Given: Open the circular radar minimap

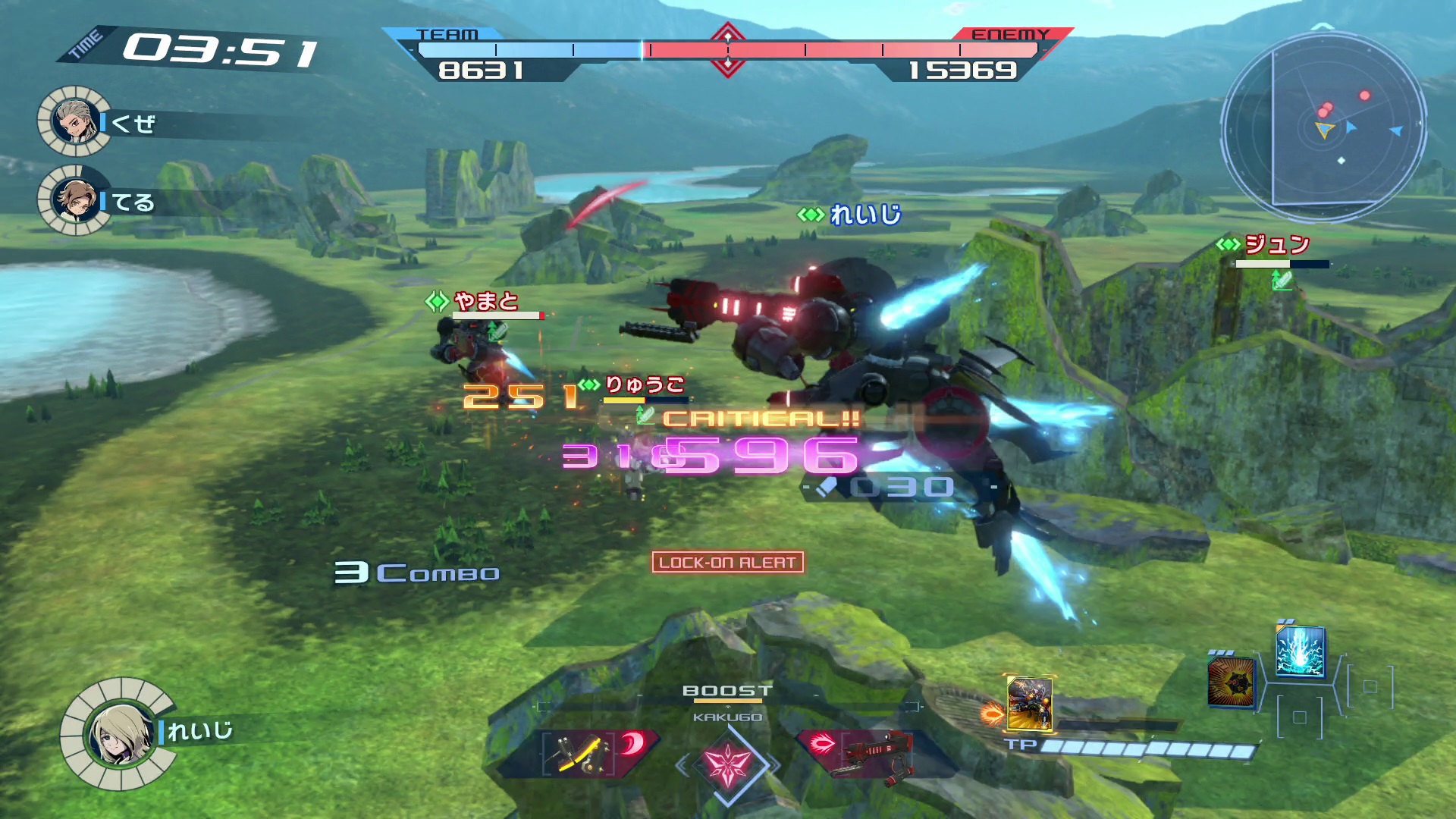Looking at the screenshot, I should click(x=1323, y=125).
